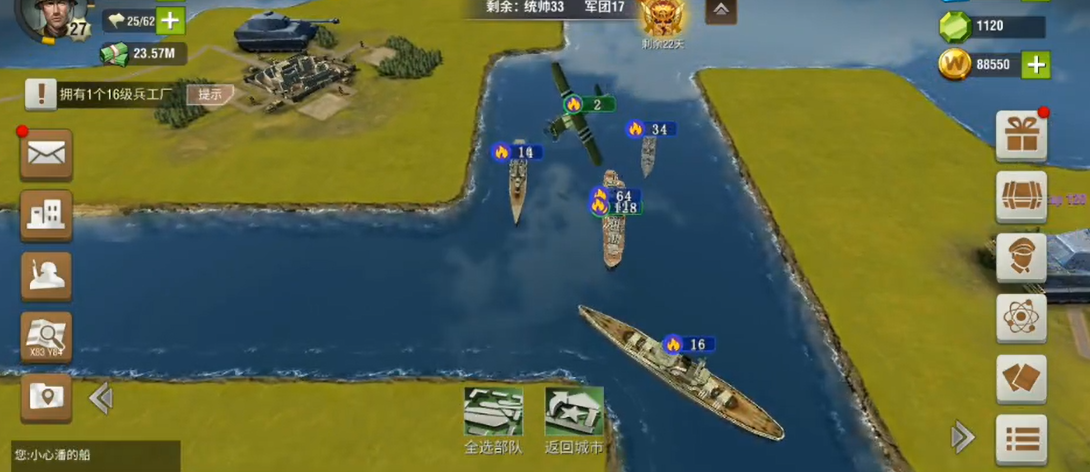
Task: Open the city buildings menu icon
Action: tap(46, 214)
